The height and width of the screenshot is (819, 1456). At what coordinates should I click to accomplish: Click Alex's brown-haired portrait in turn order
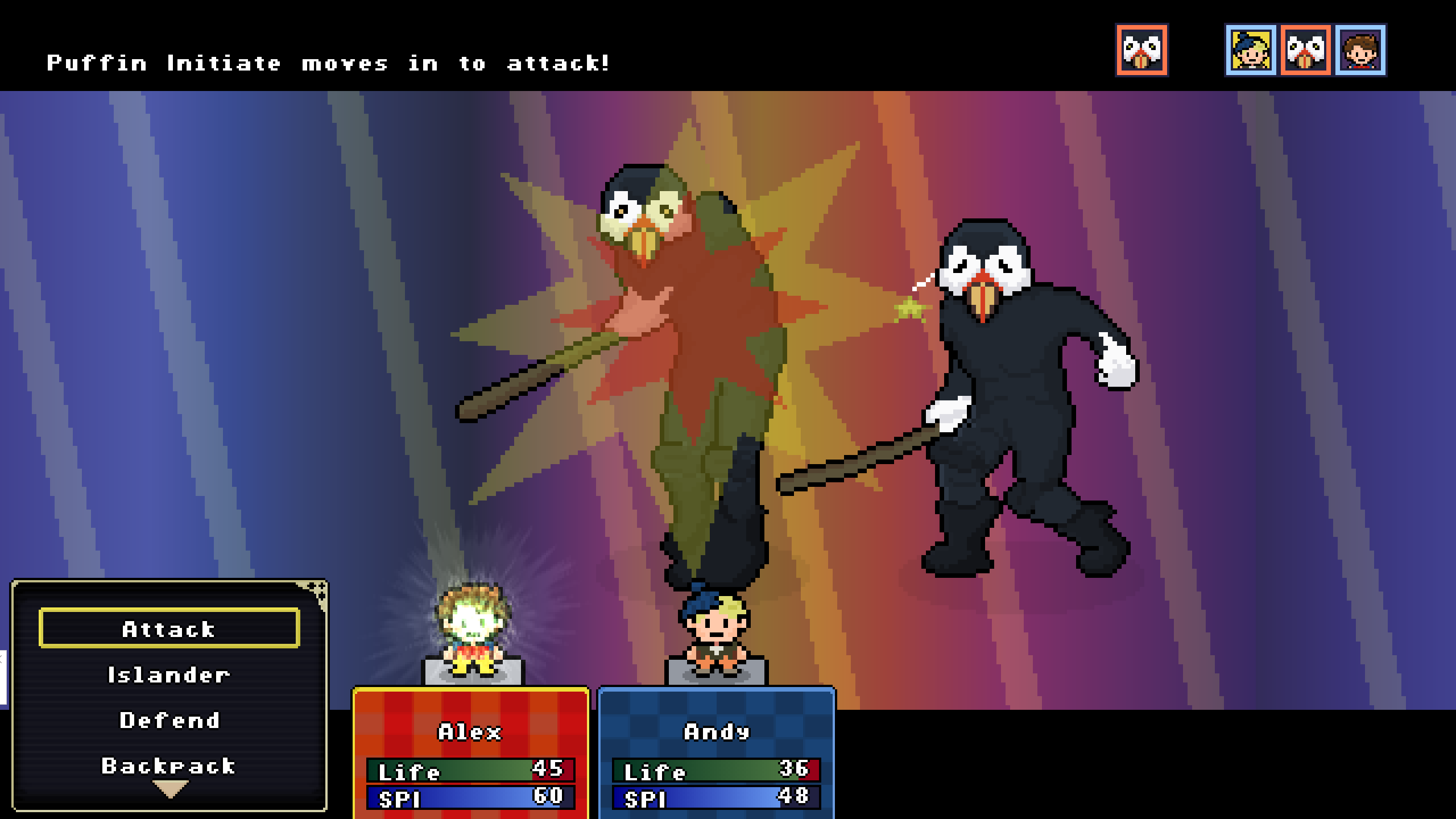[1360, 50]
